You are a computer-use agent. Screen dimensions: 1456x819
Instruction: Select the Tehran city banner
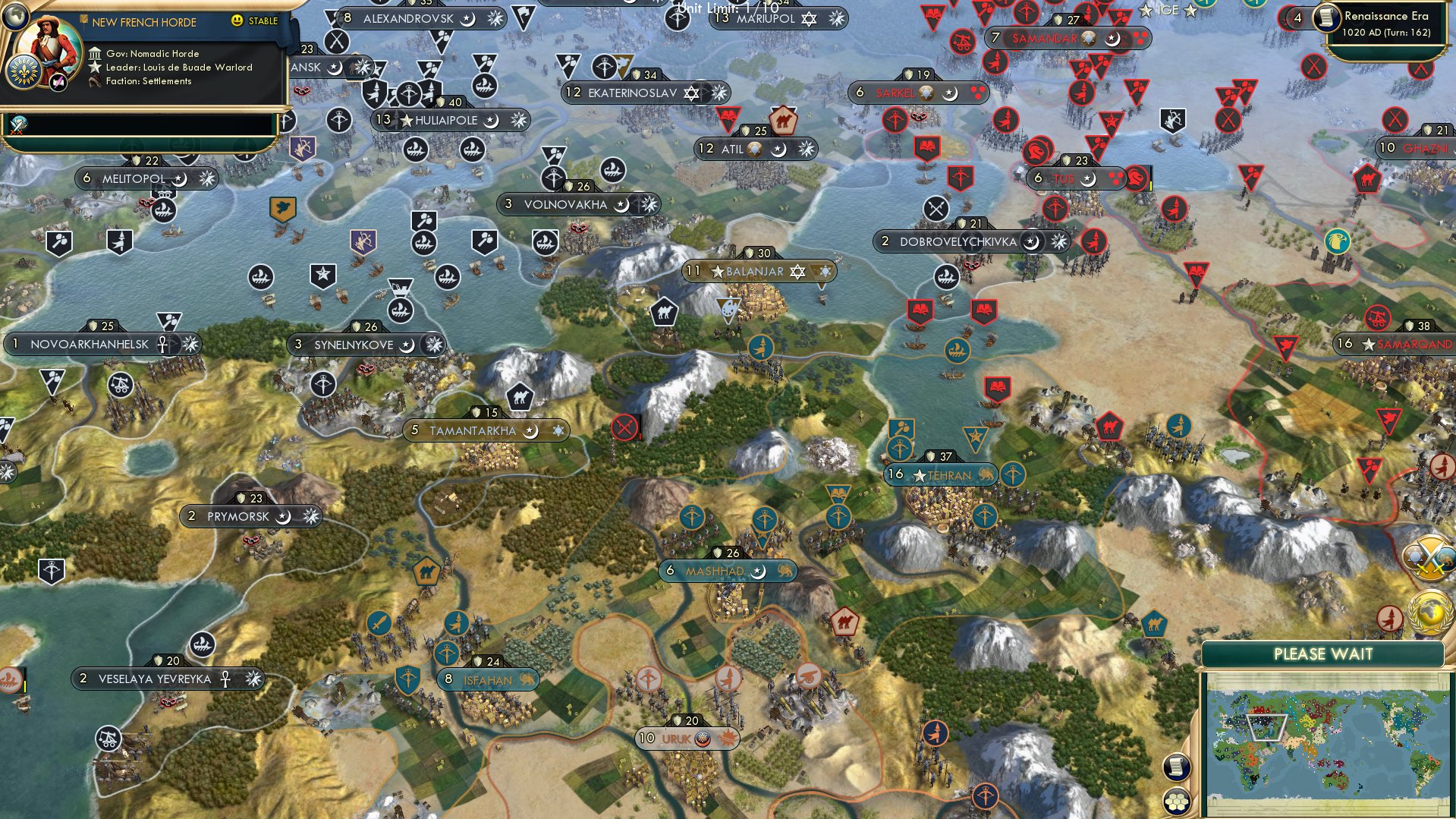pyautogui.click(x=941, y=474)
